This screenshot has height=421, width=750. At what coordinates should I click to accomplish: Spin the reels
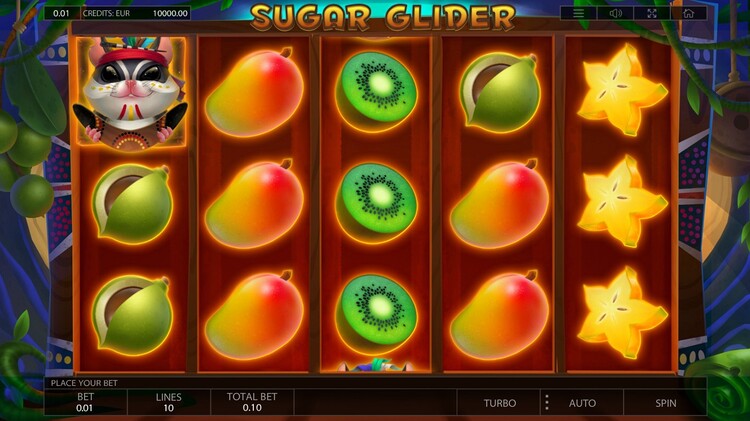click(665, 403)
